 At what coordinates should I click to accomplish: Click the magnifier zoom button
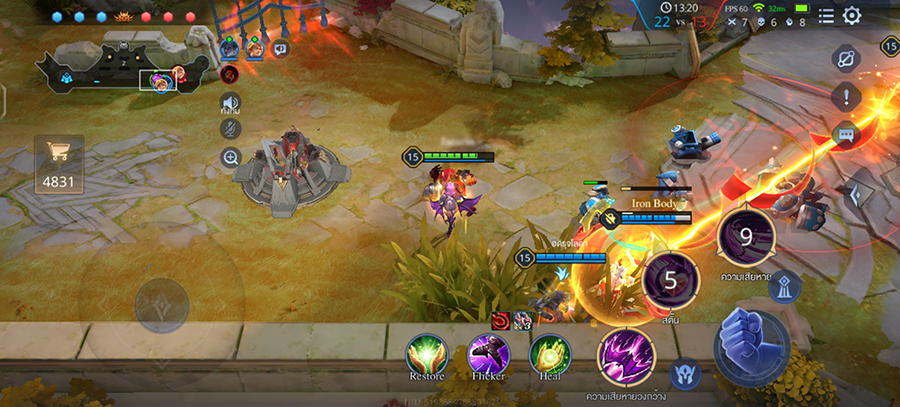coord(230,157)
